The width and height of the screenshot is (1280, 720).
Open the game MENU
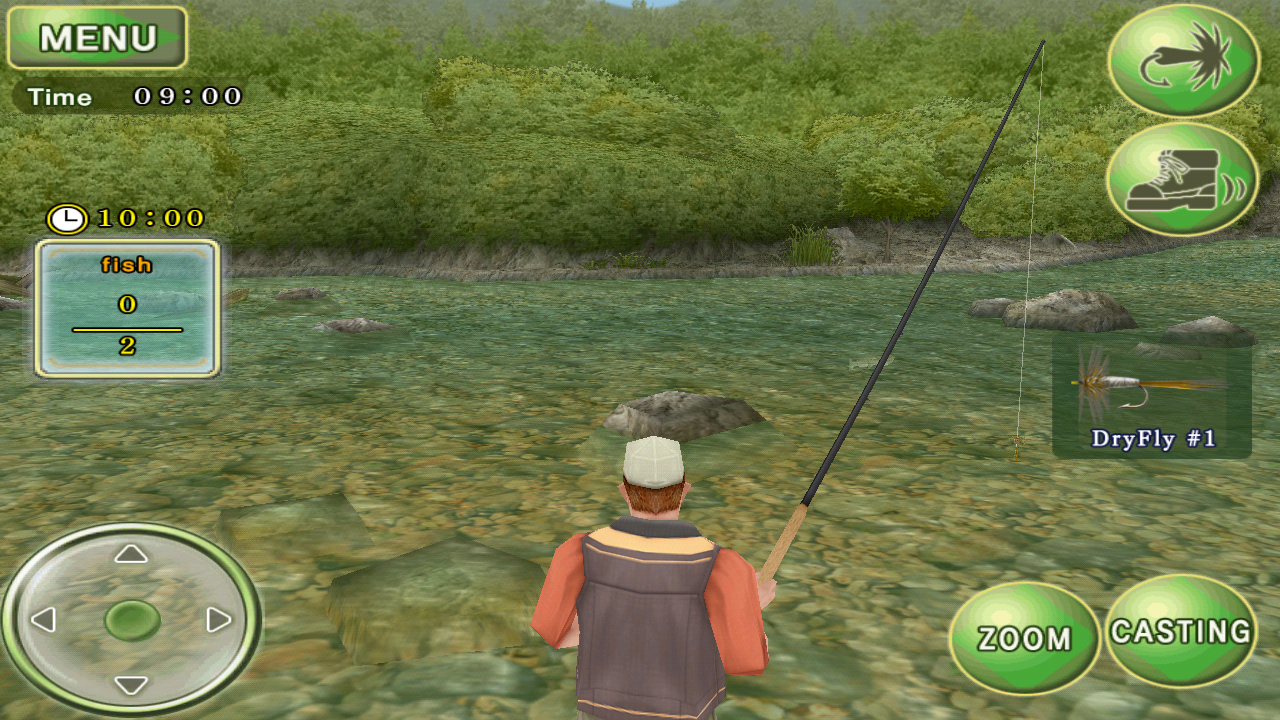pos(95,38)
